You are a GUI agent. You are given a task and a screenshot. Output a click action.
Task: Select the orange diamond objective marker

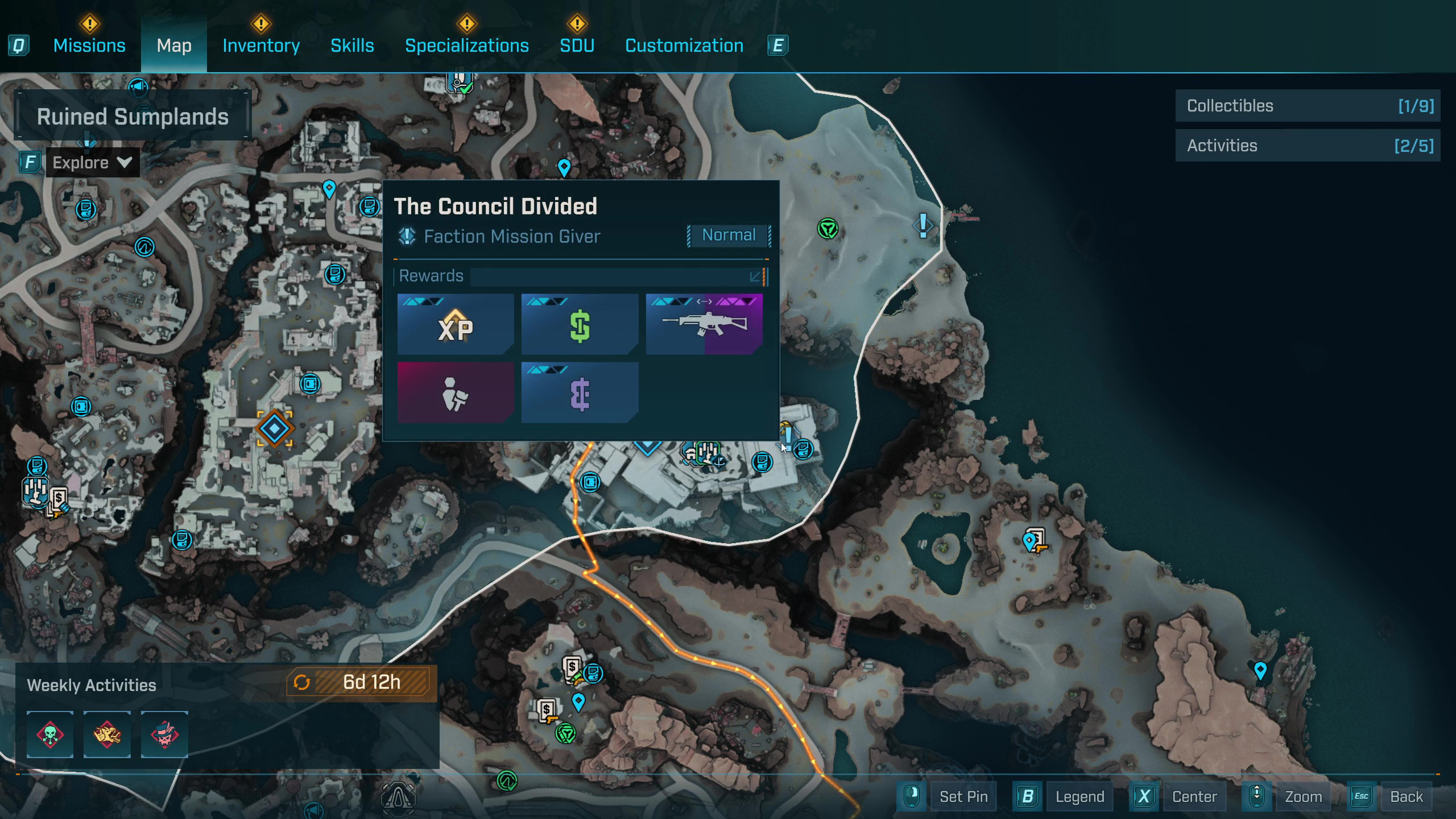tap(275, 429)
